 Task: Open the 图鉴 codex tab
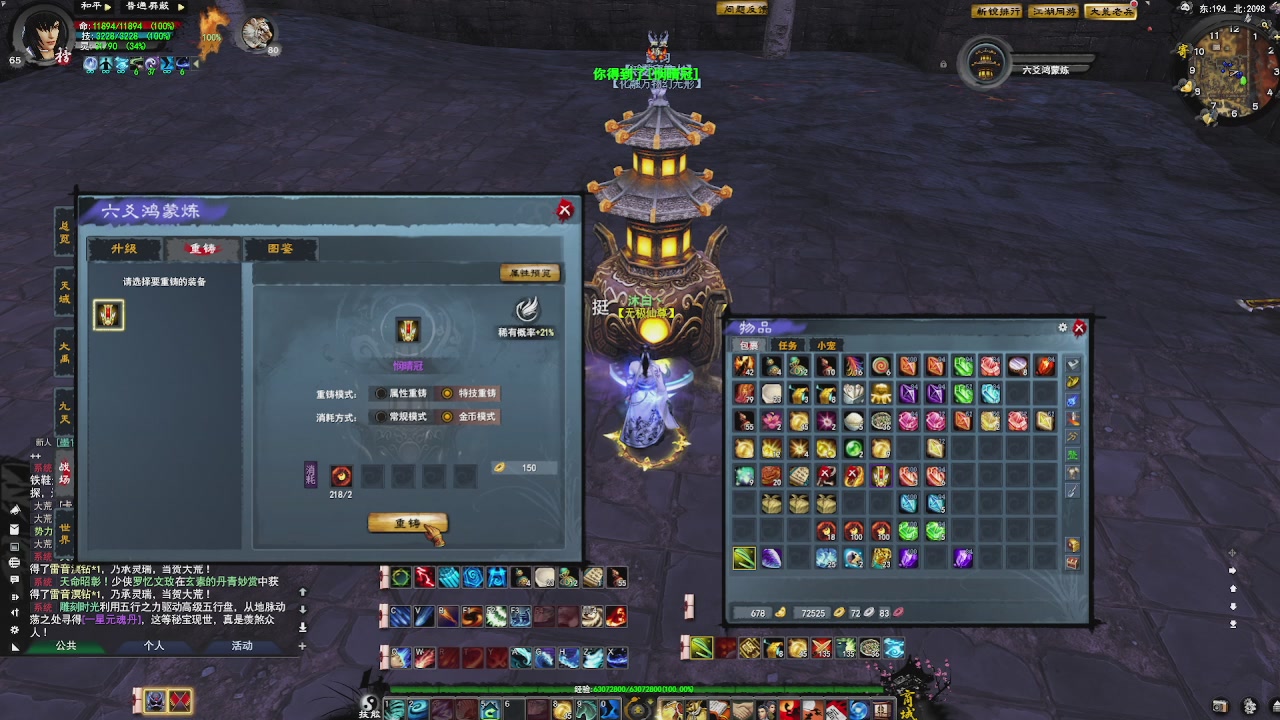[x=281, y=249]
